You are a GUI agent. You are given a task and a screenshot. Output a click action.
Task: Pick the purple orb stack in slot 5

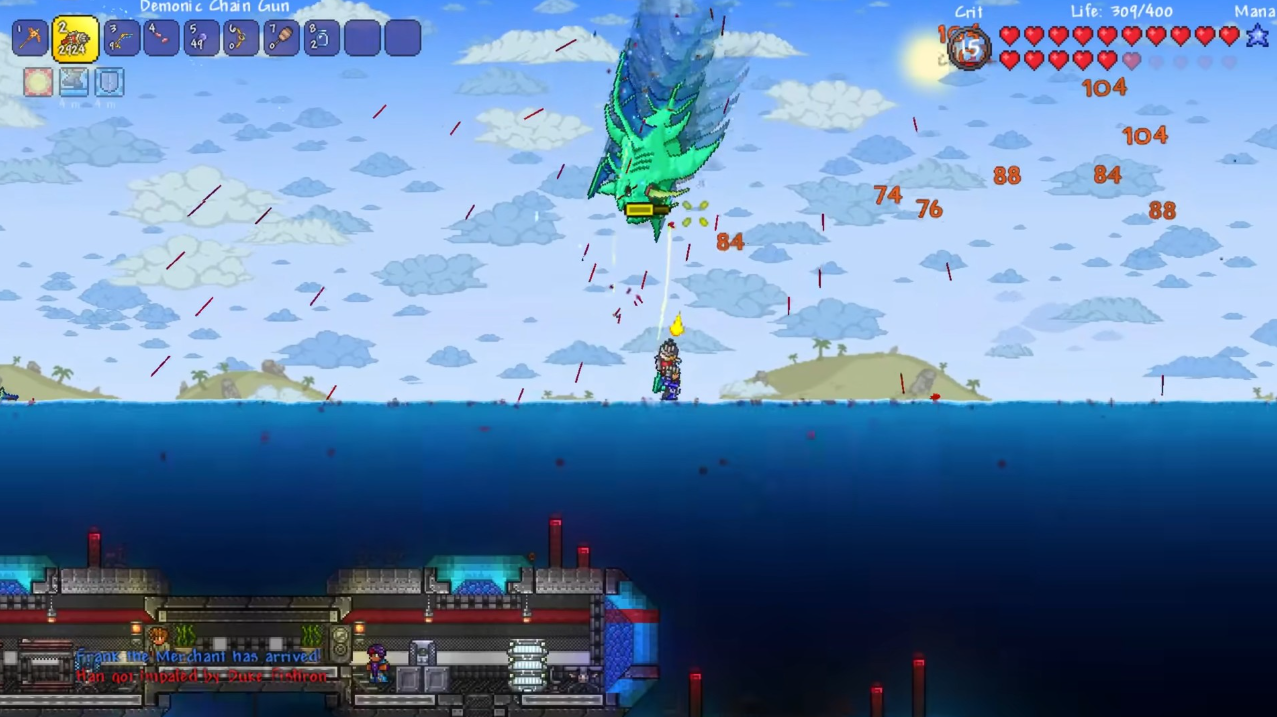pos(201,39)
